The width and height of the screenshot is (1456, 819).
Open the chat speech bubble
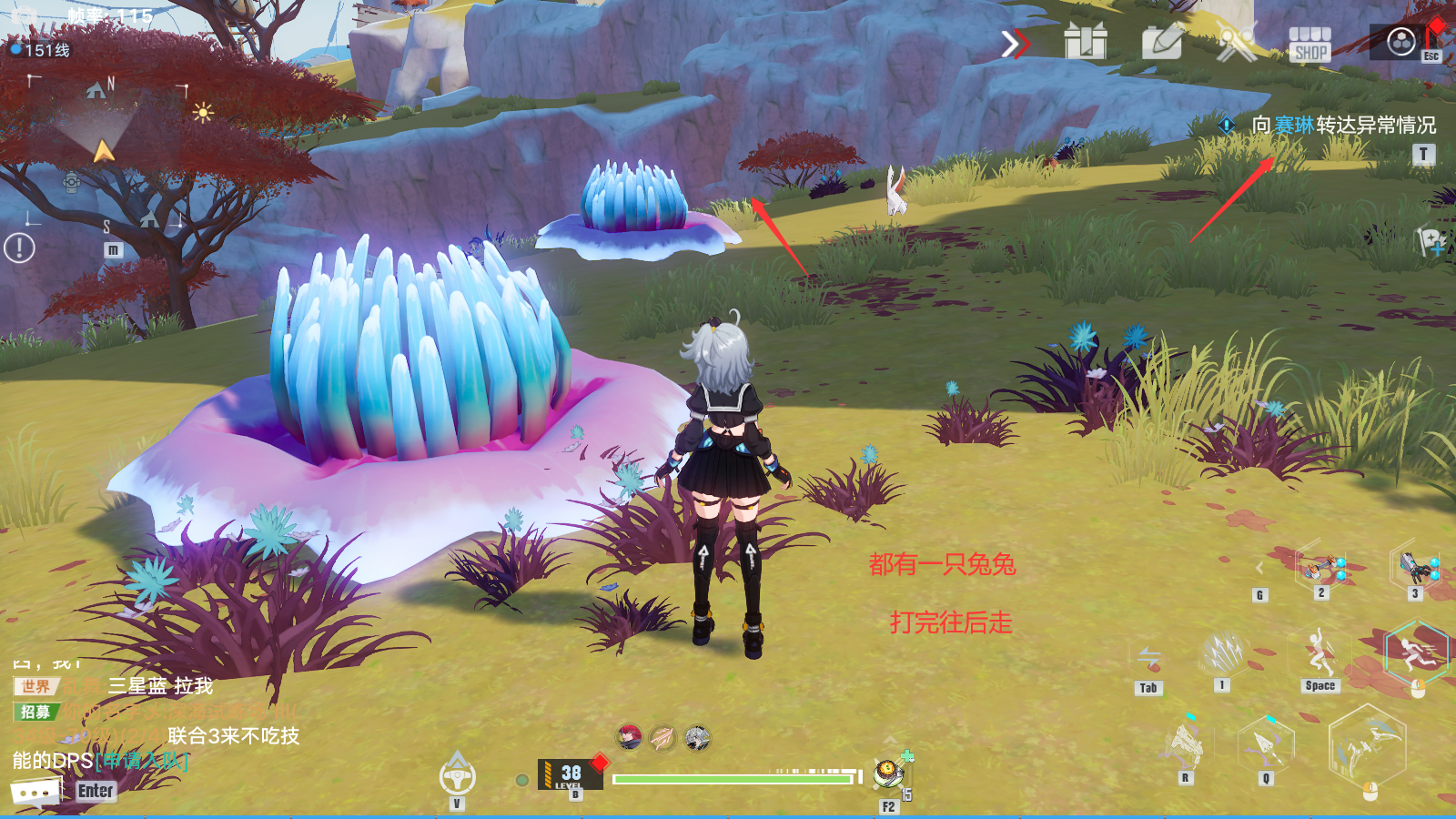click(36, 792)
